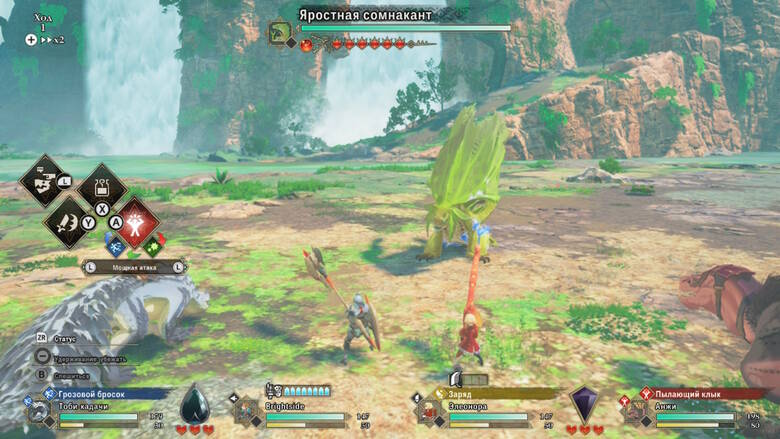Open the item pouch command diamond
Image resolution: width=780 pixels, height=439 pixels.
point(102,186)
